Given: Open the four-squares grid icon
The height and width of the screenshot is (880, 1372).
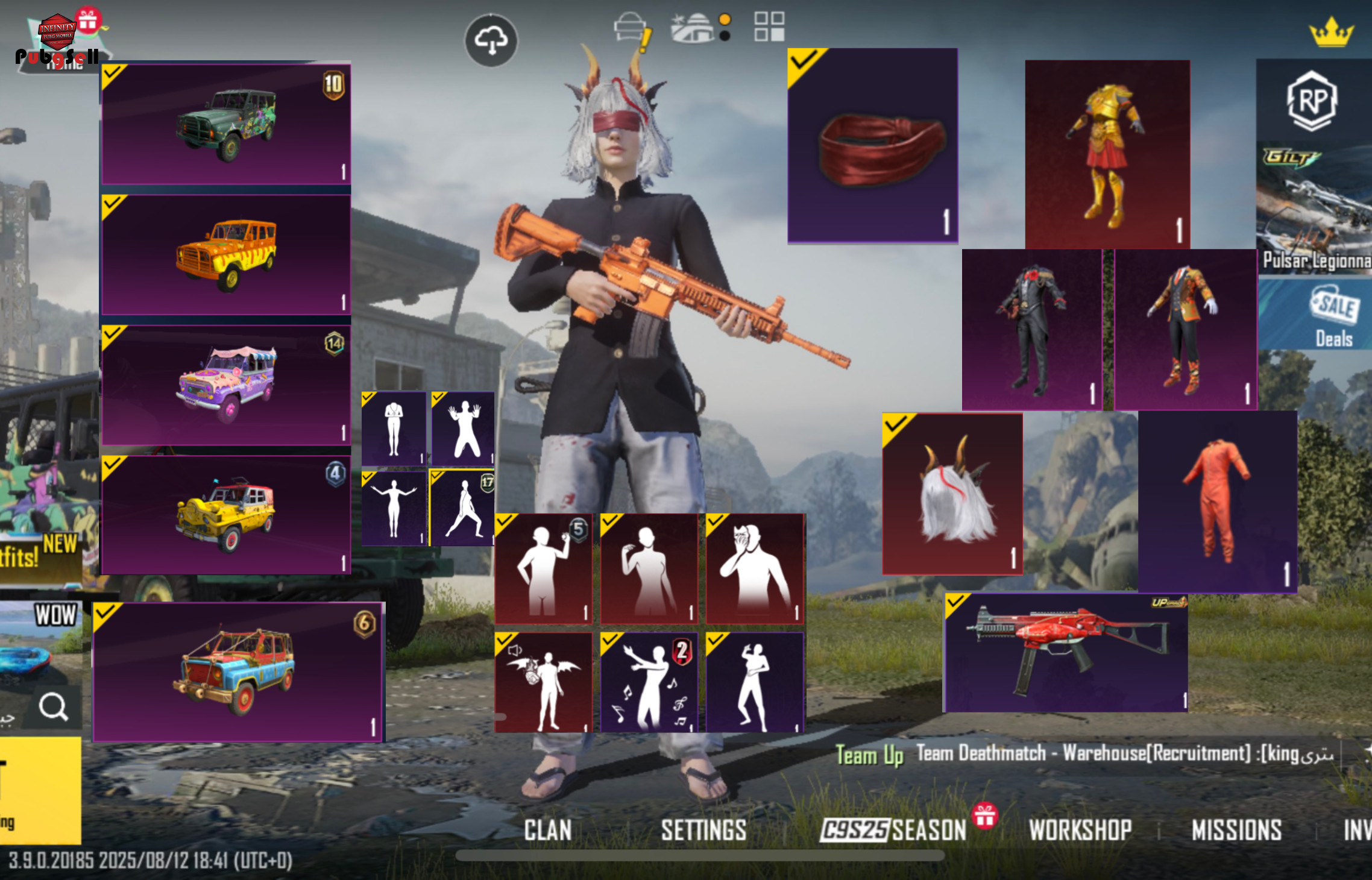Looking at the screenshot, I should (x=769, y=27).
